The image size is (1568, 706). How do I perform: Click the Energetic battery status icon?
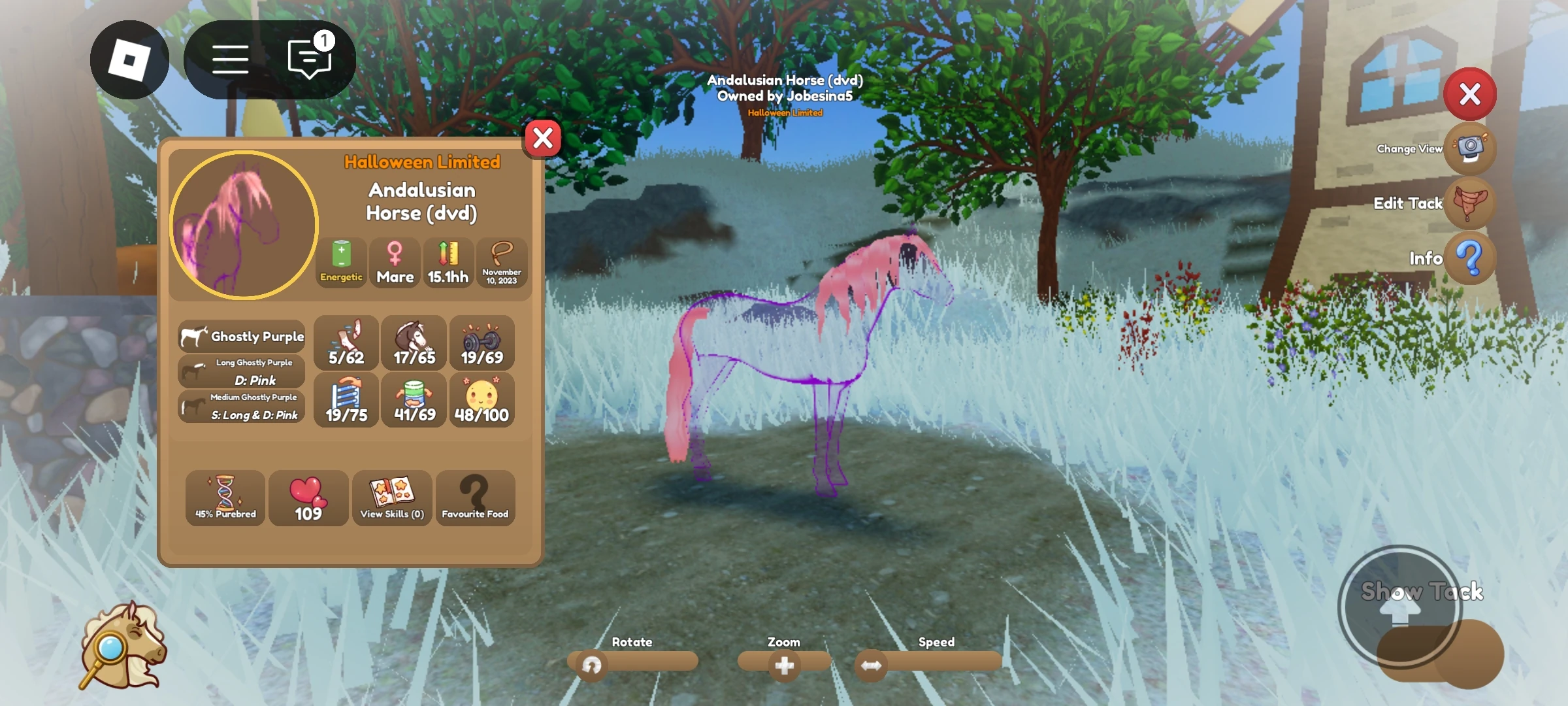pos(340,262)
